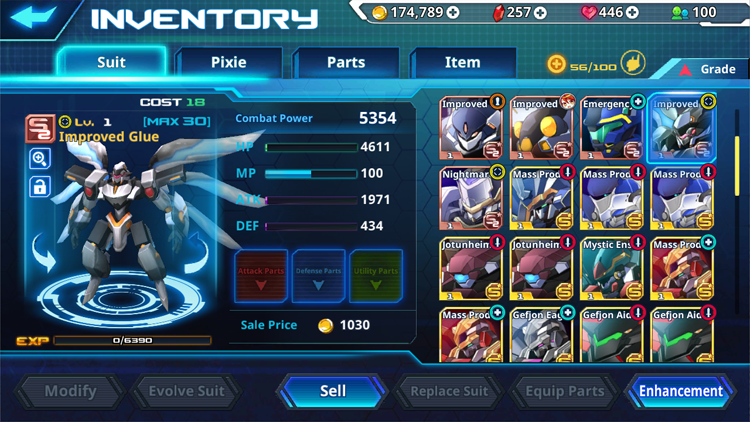The height and width of the screenshot is (422, 750).
Task: Open the Utility Parts slot
Action: (376, 276)
